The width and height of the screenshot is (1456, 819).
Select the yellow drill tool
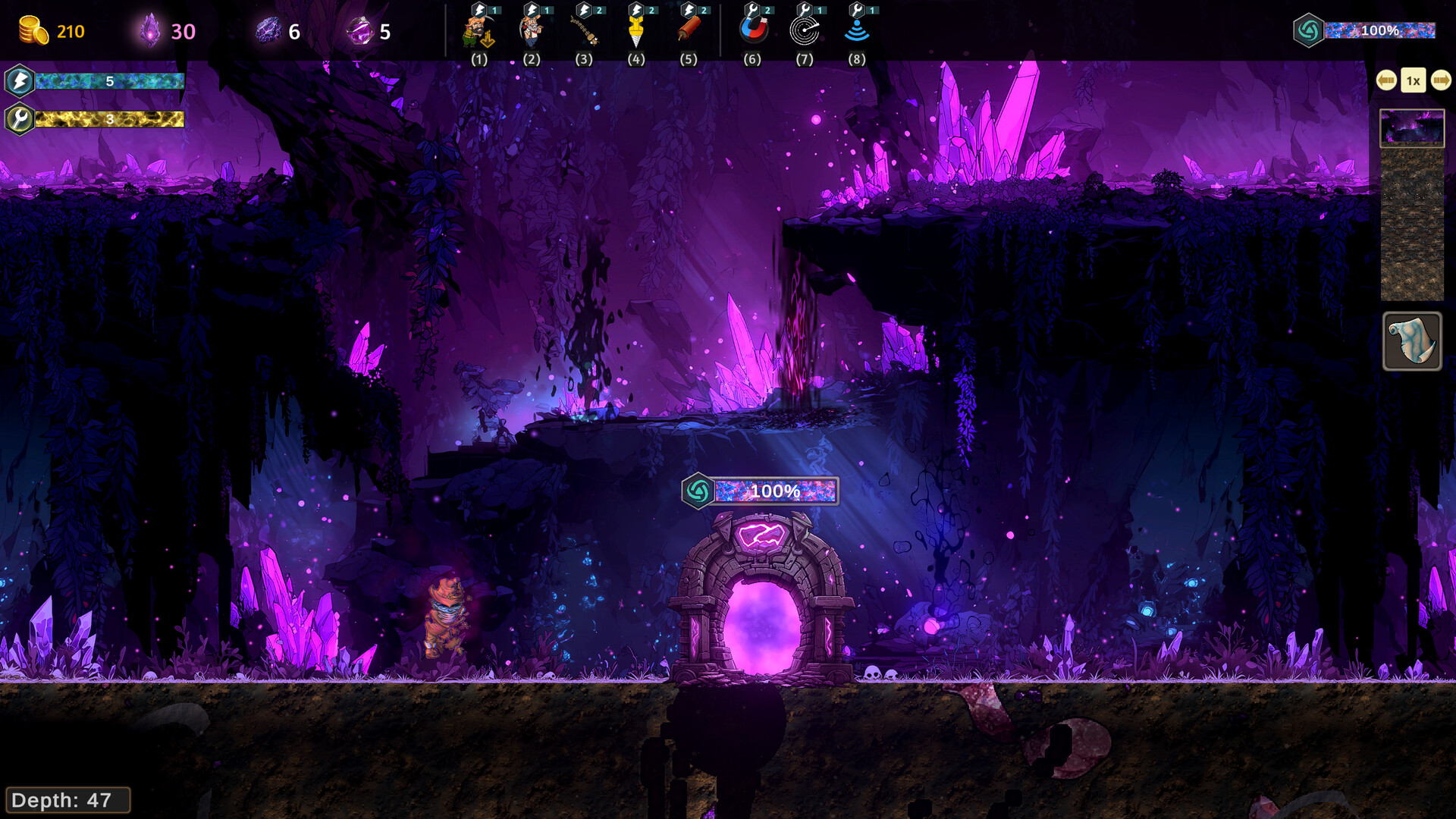[636, 31]
